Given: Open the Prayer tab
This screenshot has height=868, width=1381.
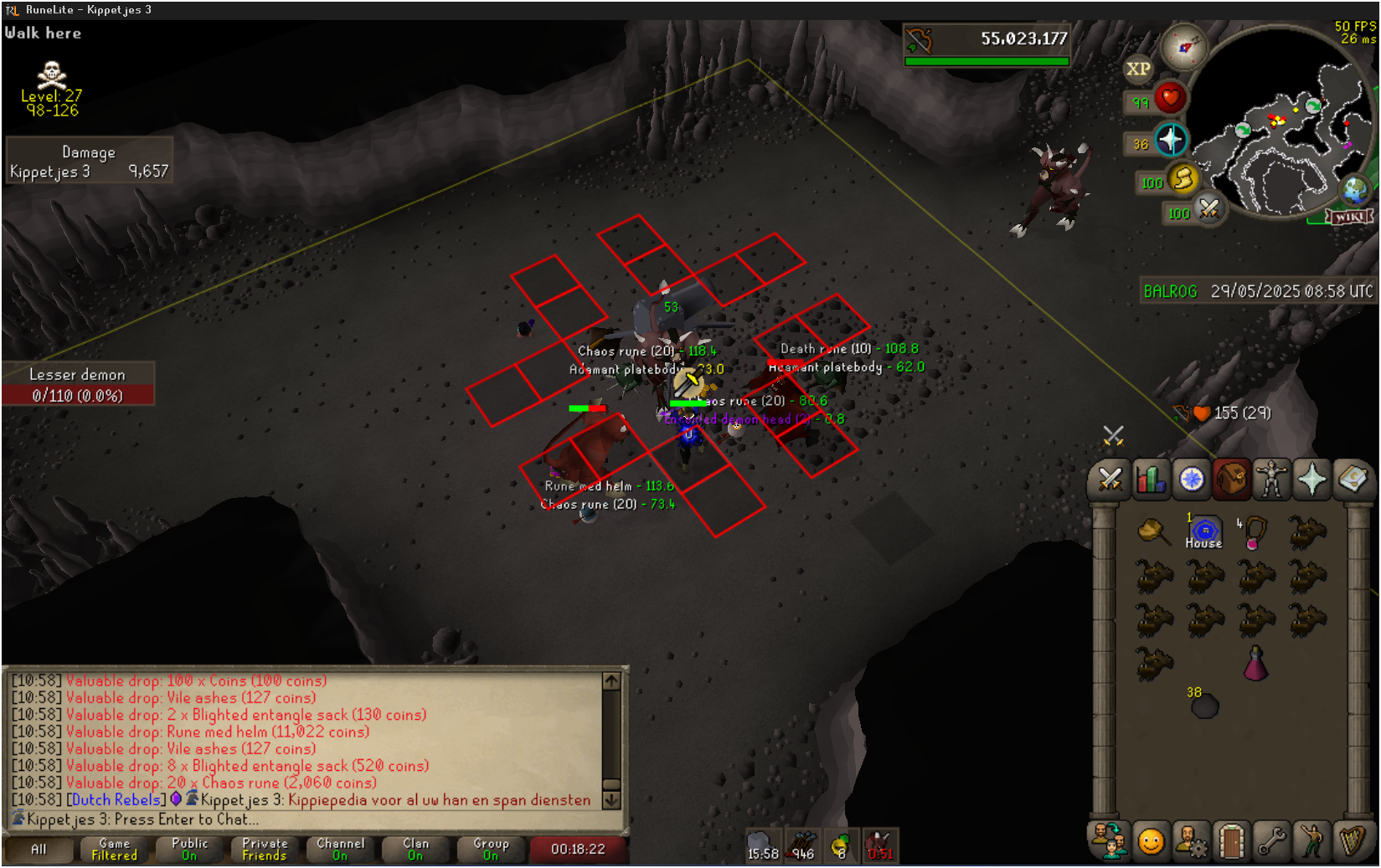Looking at the screenshot, I should click(x=1311, y=480).
